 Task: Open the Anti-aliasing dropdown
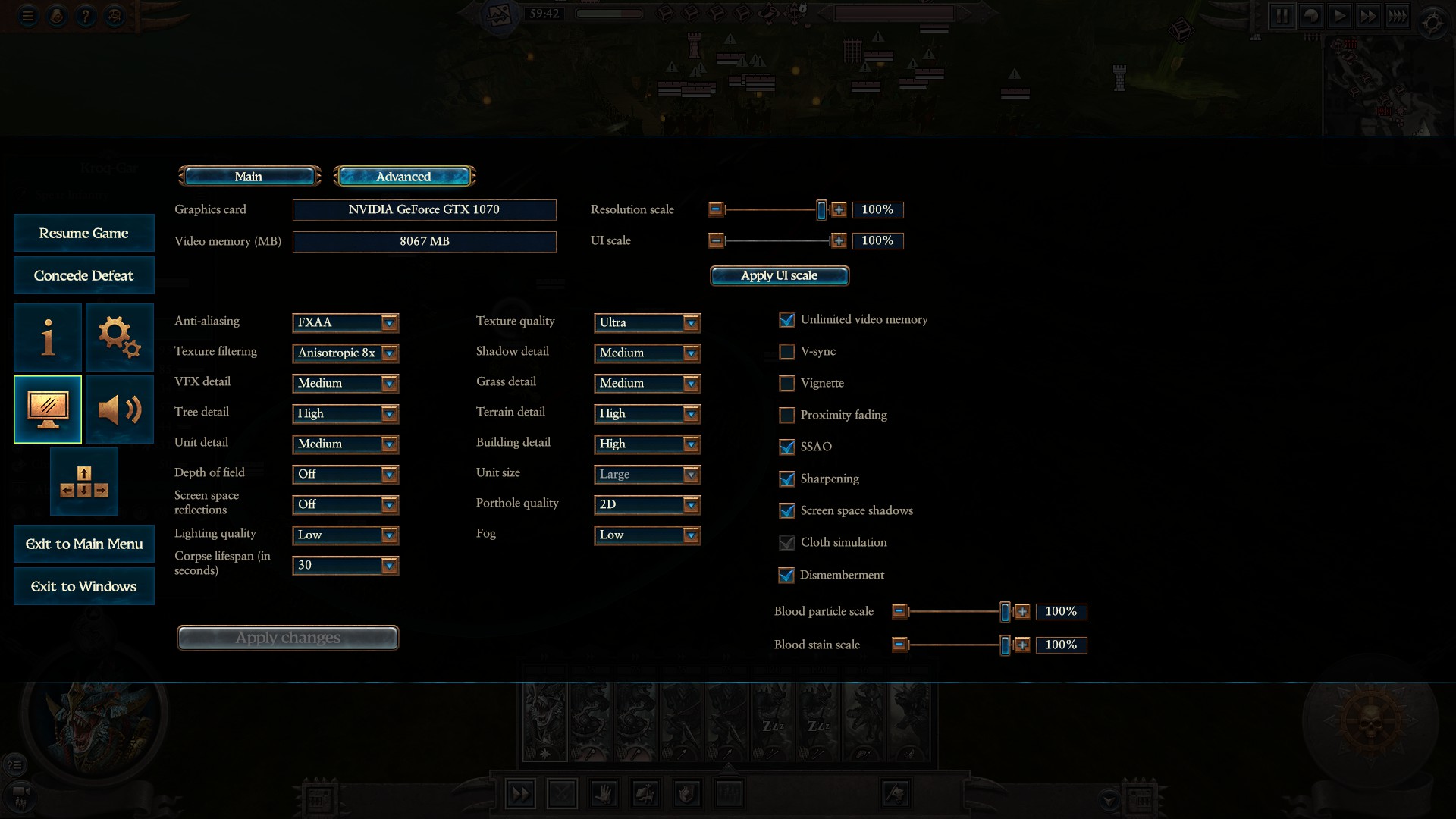345,322
